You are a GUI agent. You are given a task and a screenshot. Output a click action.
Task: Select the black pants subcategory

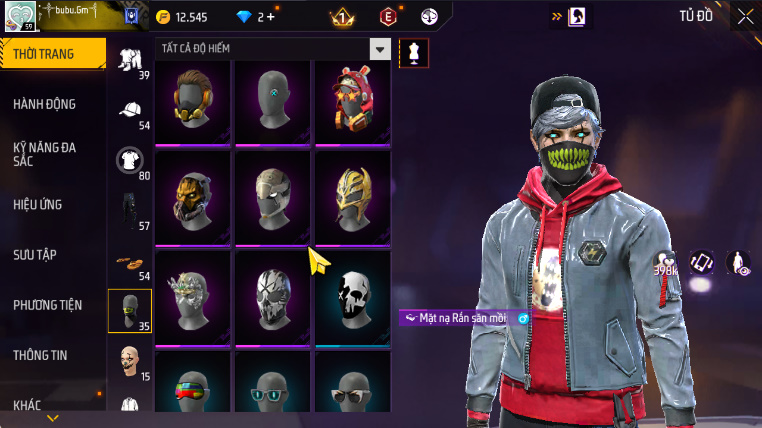[x=130, y=210]
